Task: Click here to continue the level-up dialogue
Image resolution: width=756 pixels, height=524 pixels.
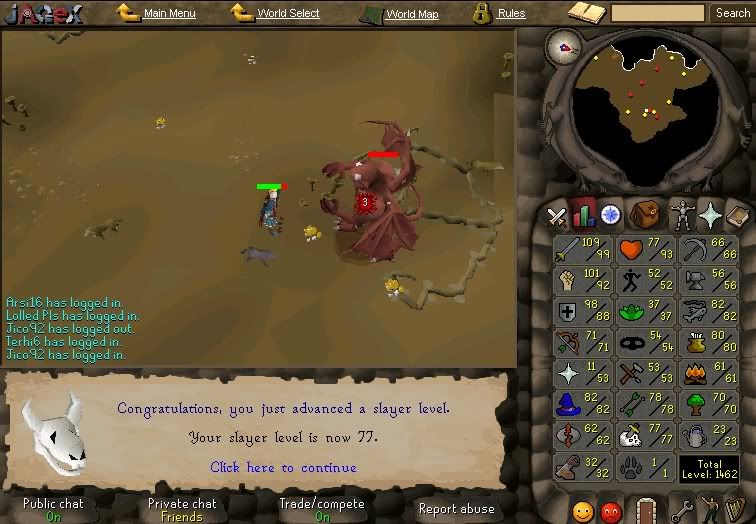Action: 283,467
